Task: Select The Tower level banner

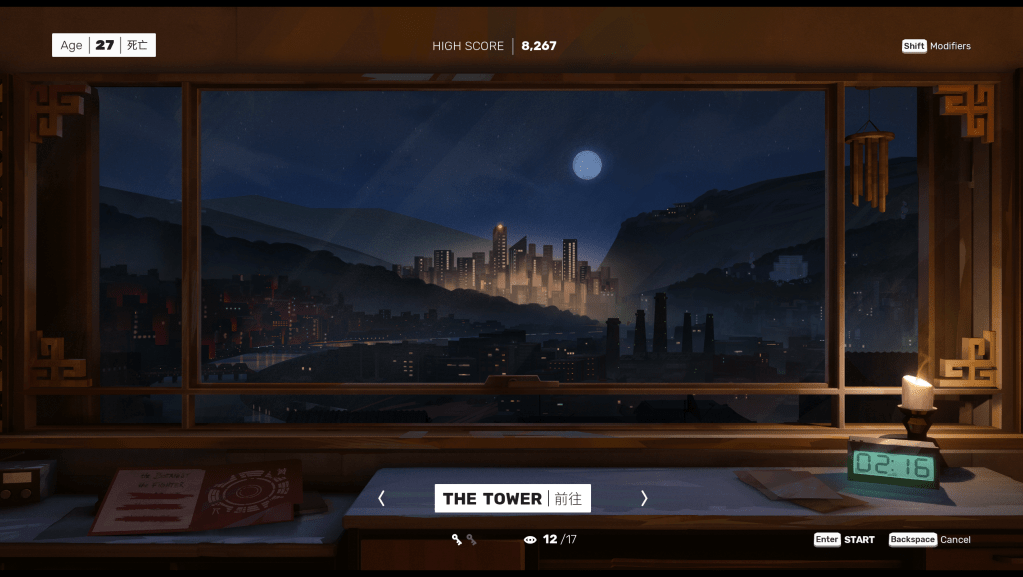Action: (x=512, y=498)
